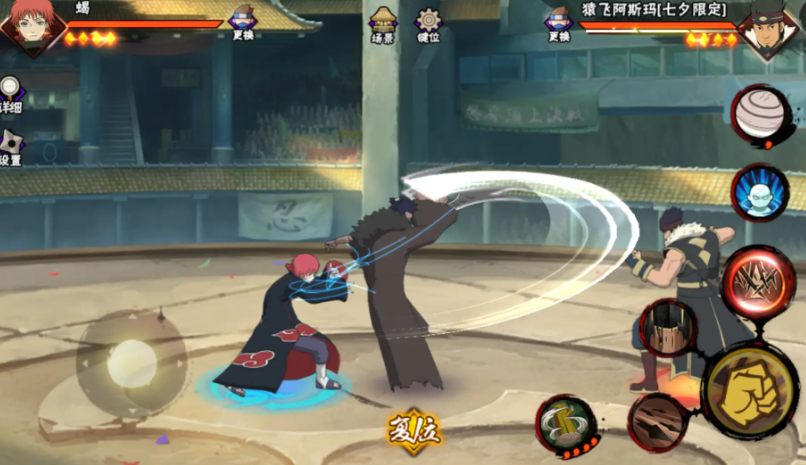Touch the virtual movement joystick
The image size is (806, 465).
[x=131, y=363]
